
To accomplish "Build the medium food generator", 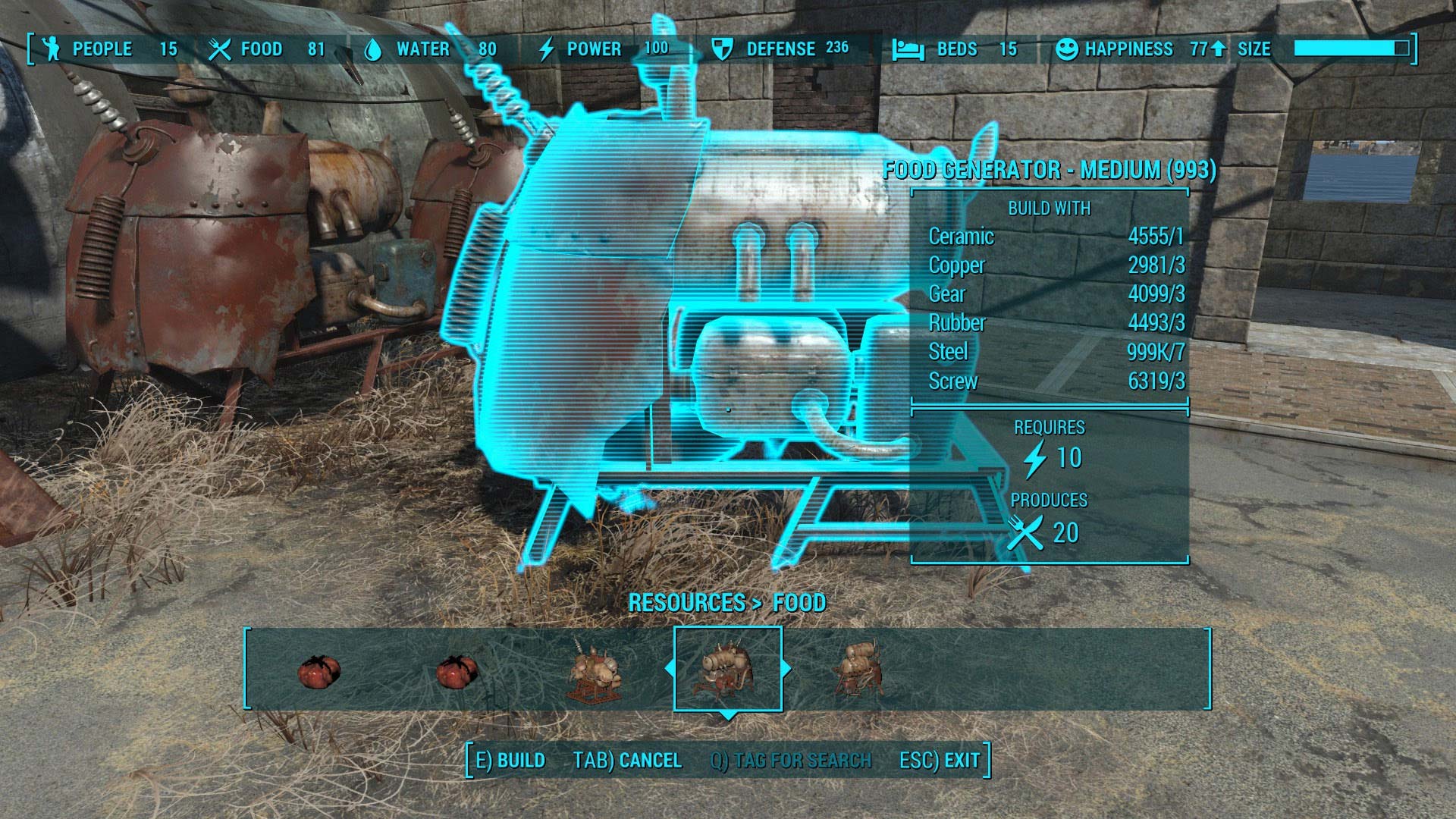I will click(510, 761).
